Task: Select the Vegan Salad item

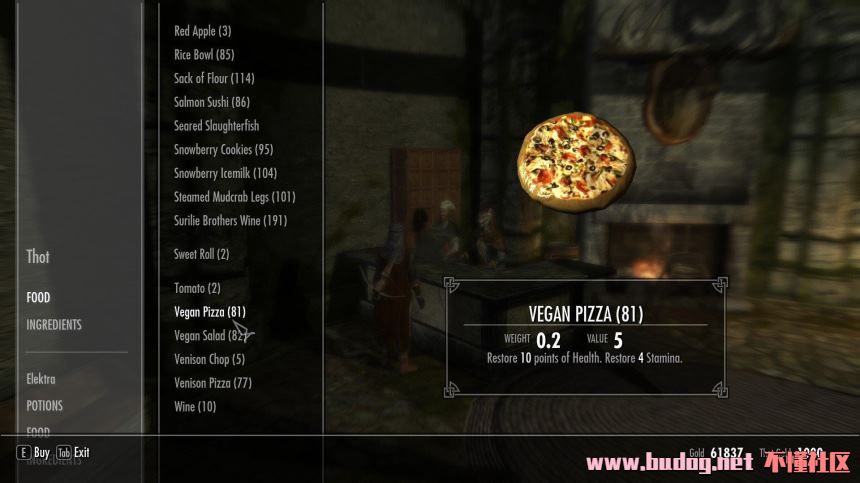Action: click(x=209, y=336)
